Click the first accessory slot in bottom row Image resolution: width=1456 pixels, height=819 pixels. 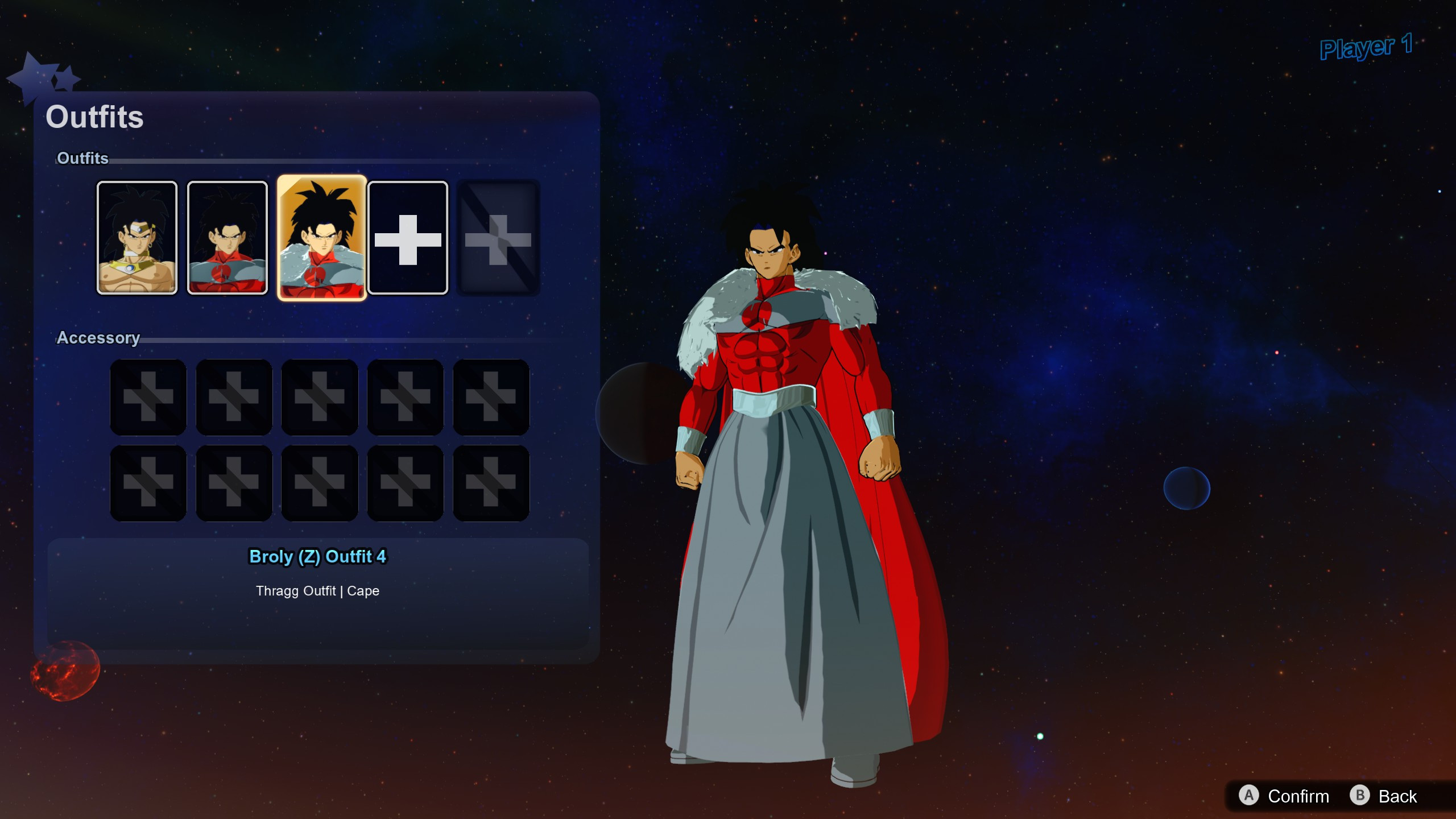coord(148,483)
